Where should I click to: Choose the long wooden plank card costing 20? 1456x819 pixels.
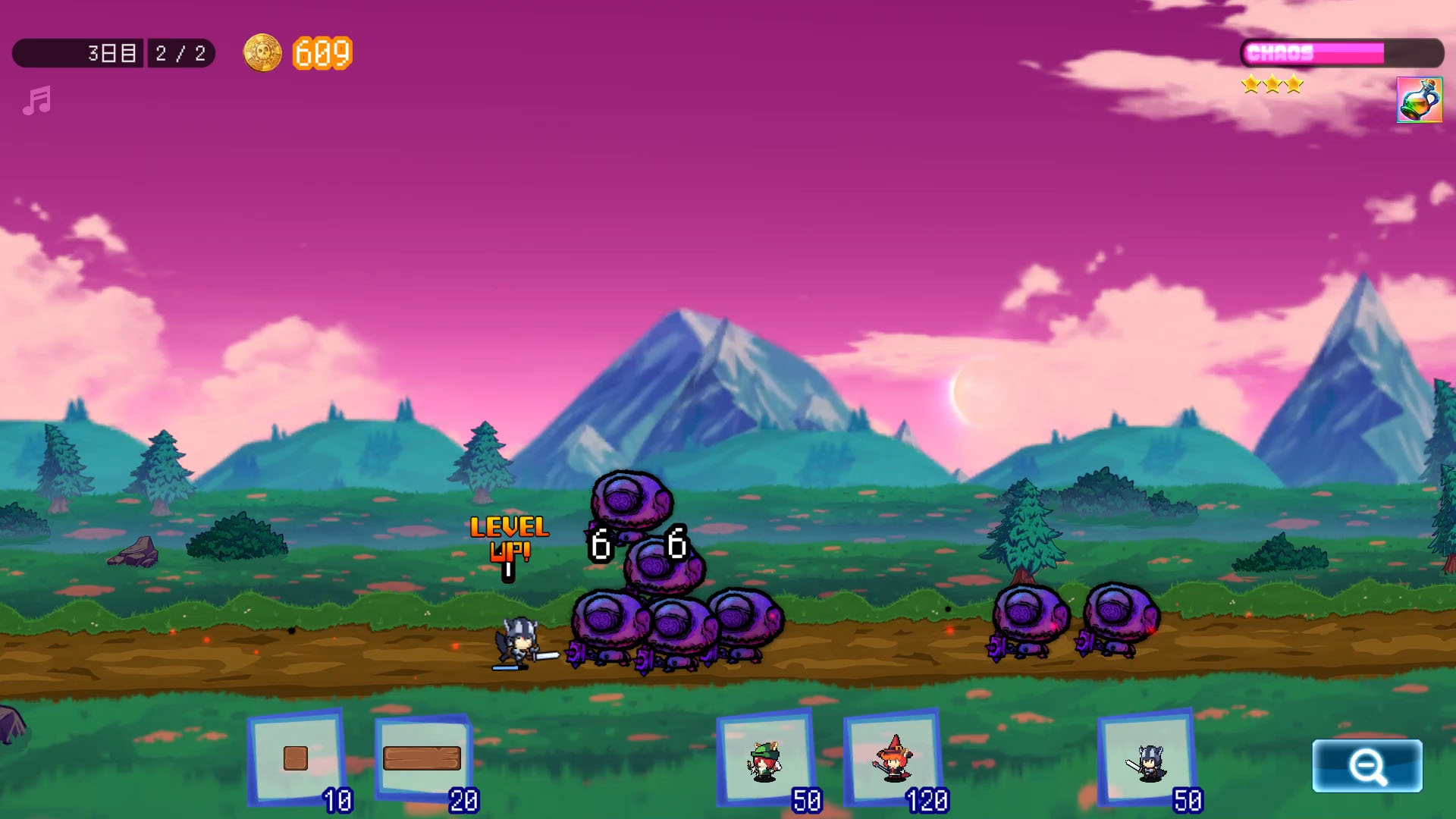pyautogui.click(x=422, y=758)
